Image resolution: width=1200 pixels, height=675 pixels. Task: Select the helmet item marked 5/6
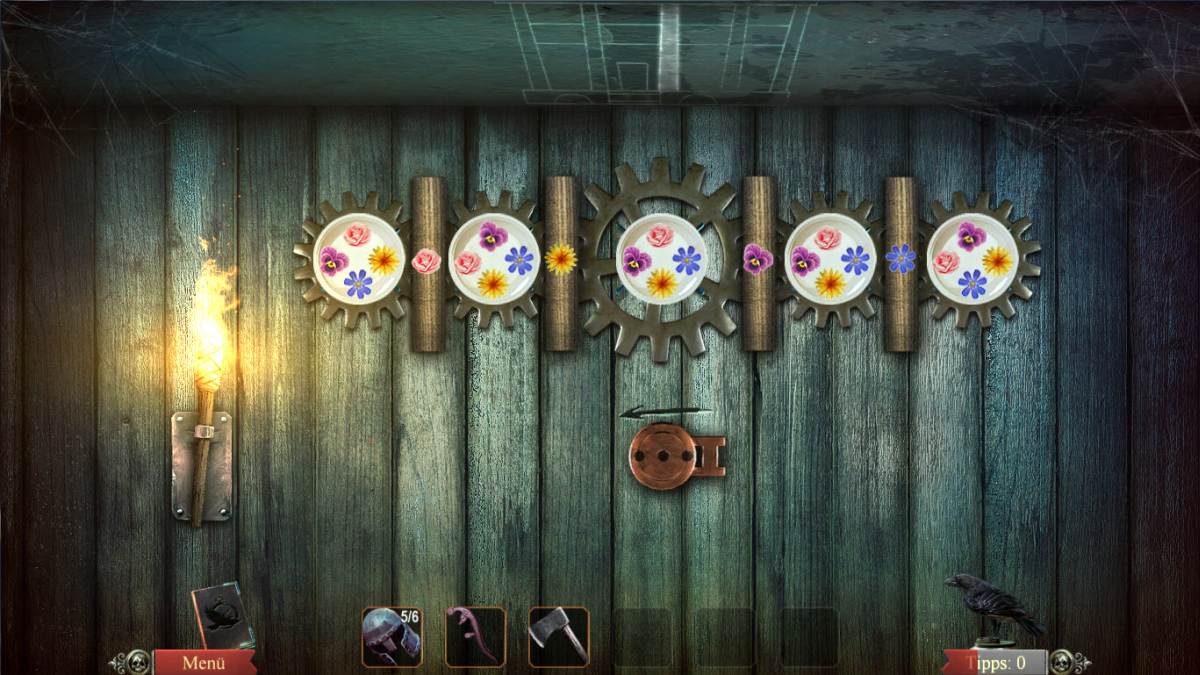click(391, 636)
